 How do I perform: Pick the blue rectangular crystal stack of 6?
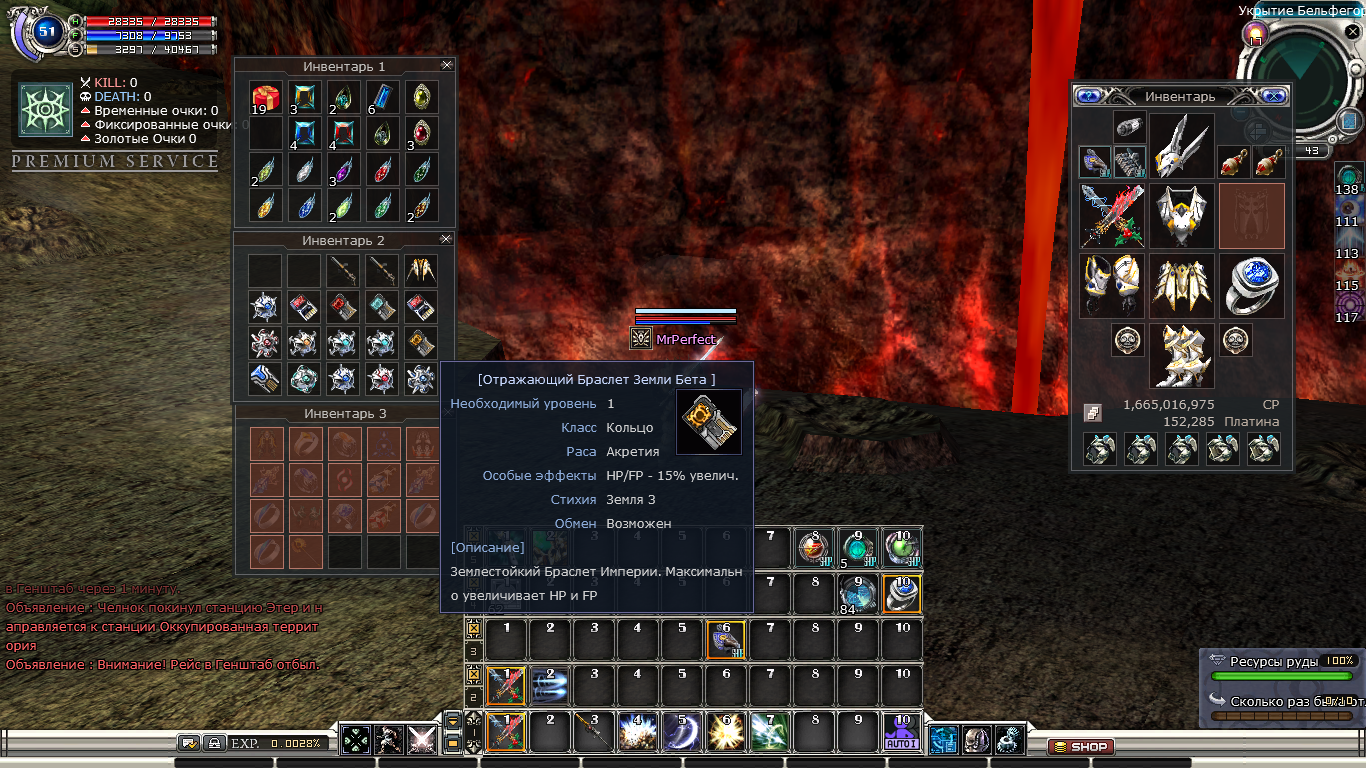pyautogui.click(x=382, y=97)
